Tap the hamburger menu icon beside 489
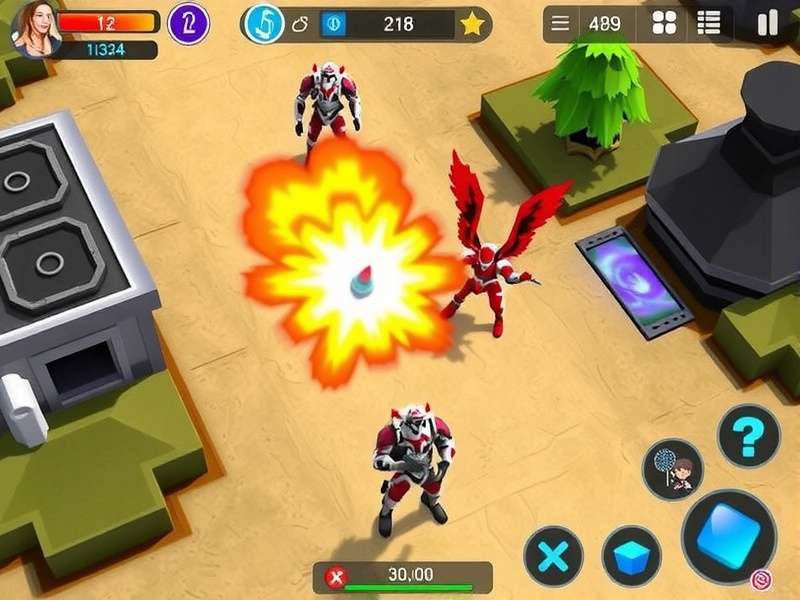Screen dimensions: 800x600 click(561, 24)
